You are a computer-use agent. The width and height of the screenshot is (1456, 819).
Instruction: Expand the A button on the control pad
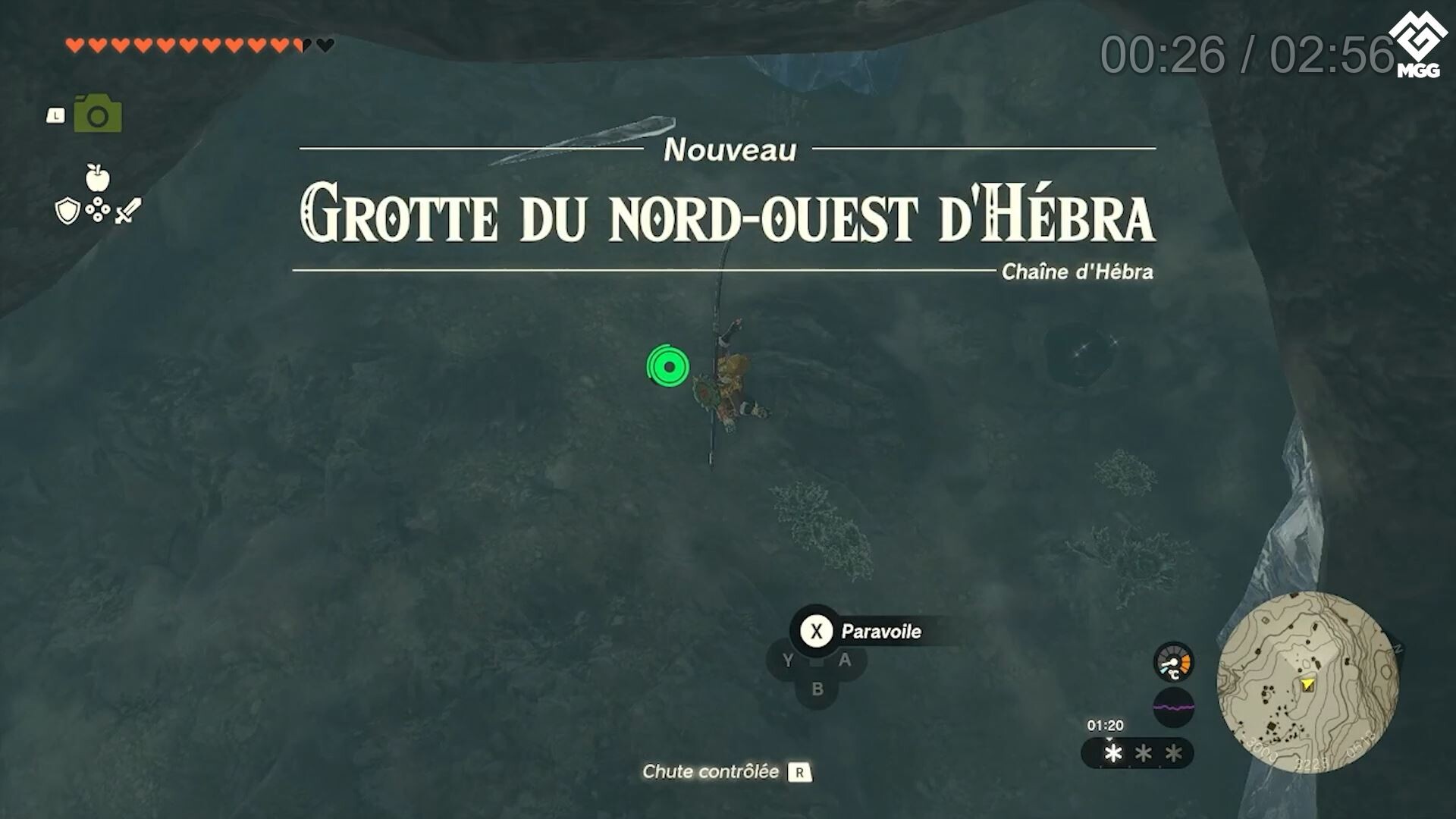tap(844, 660)
